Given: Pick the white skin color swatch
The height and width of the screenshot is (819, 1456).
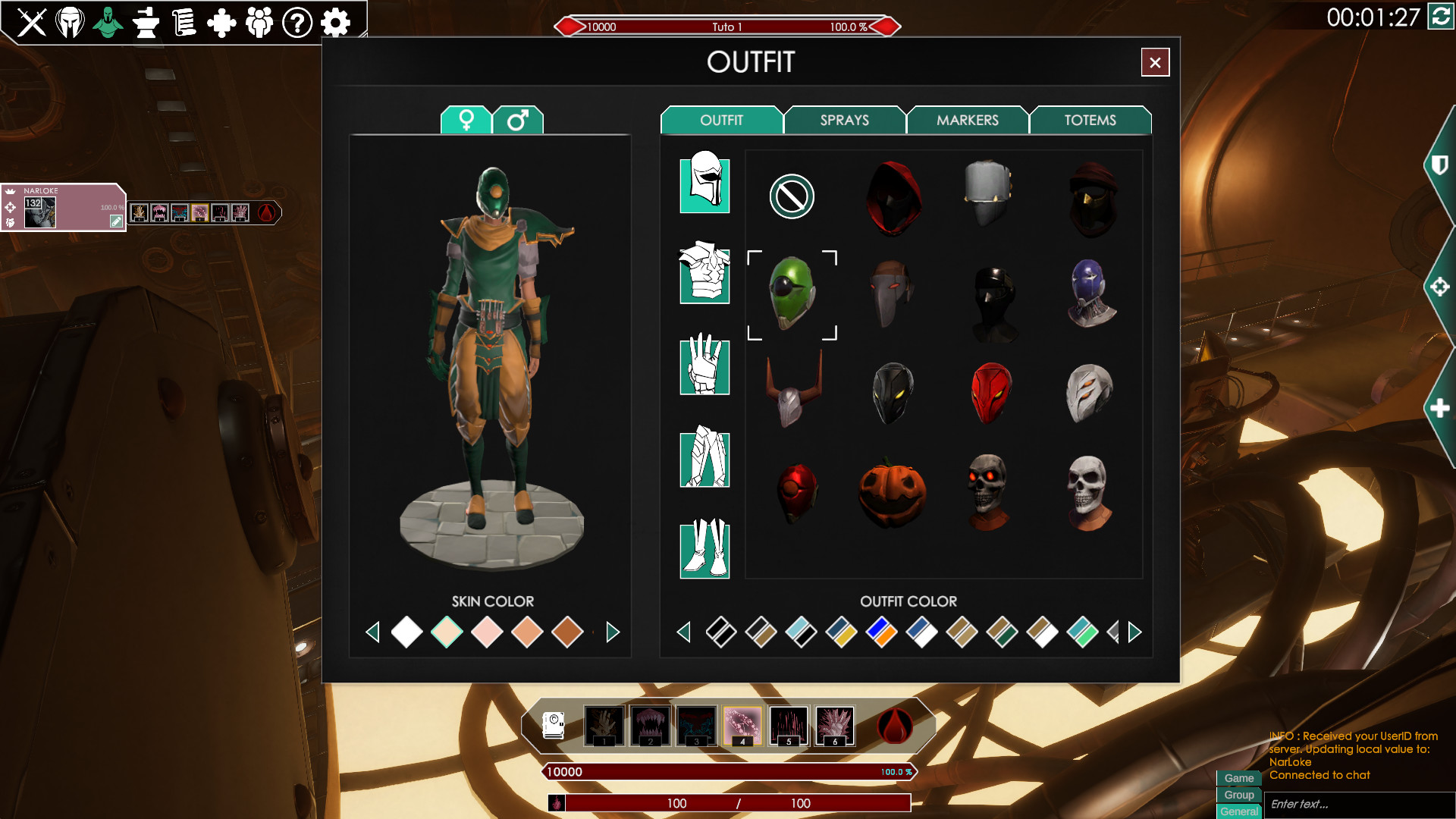Looking at the screenshot, I should click(406, 632).
